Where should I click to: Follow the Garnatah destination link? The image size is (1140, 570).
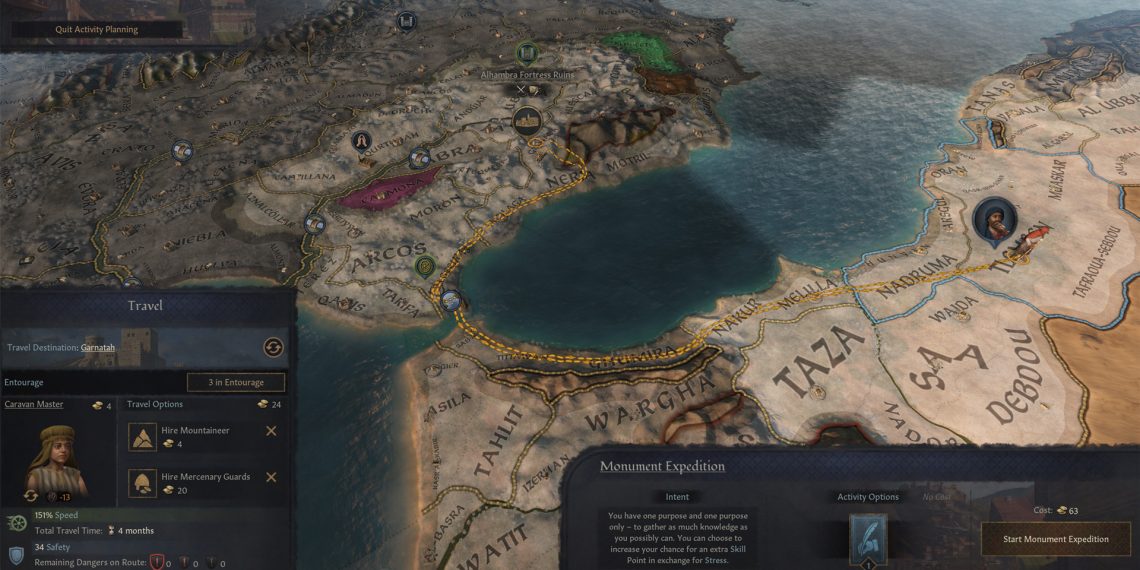pos(100,348)
